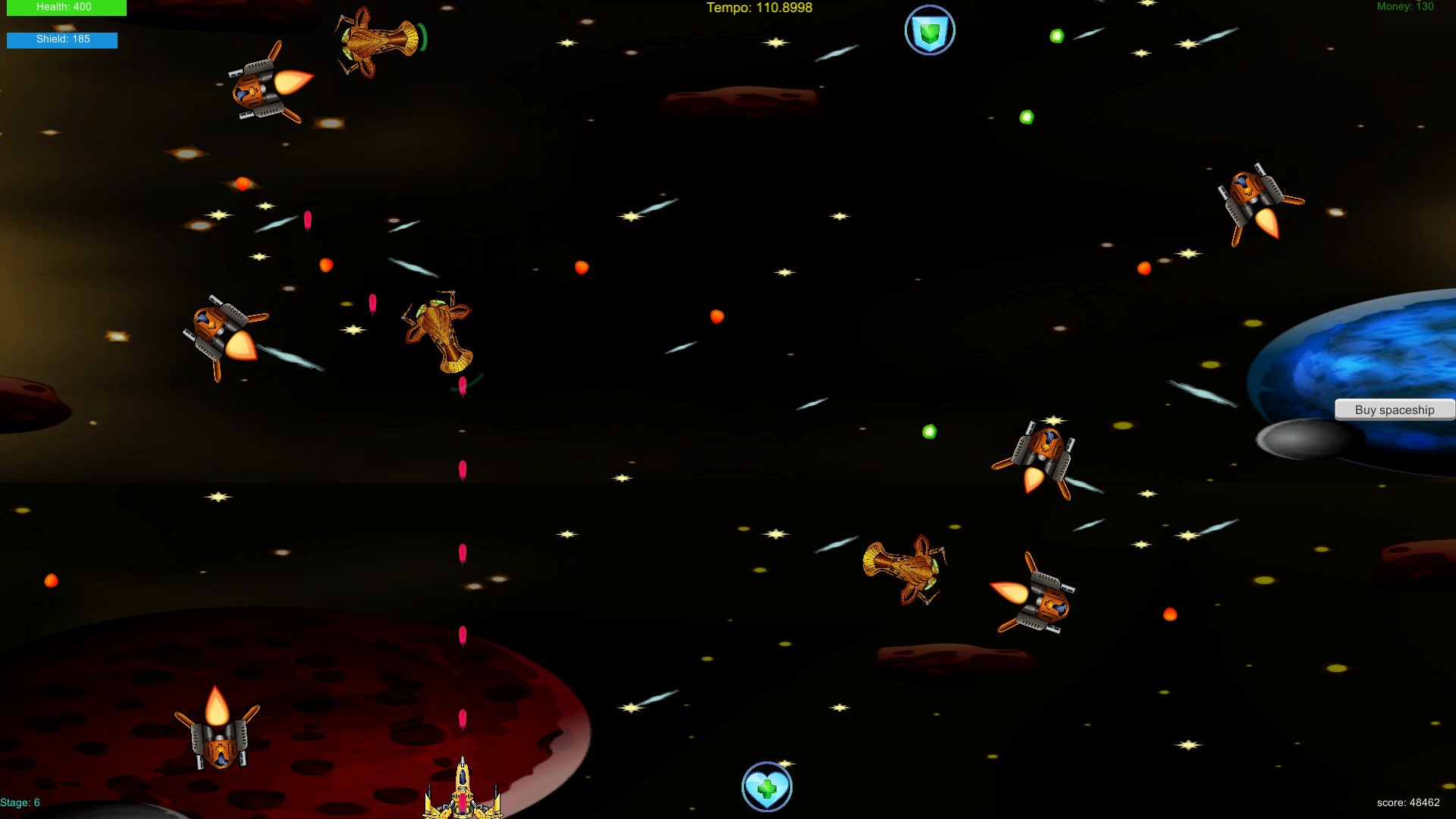Click the Money: 130 label

tap(1404, 6)
